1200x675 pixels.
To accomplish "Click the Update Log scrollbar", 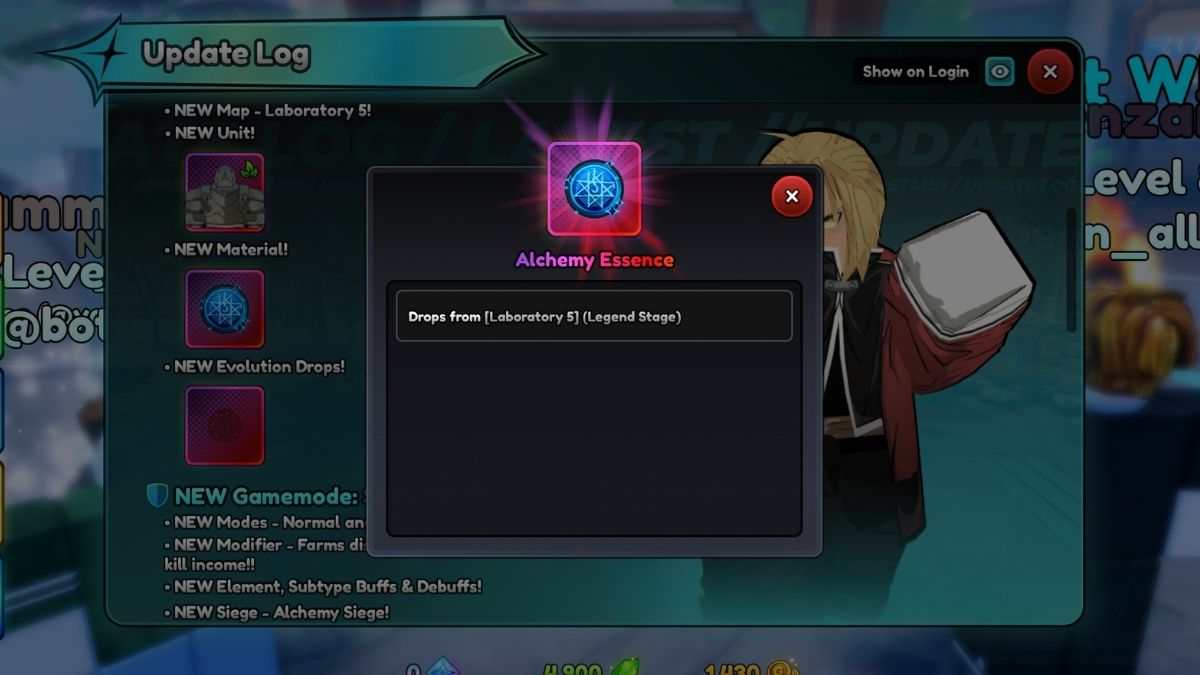I will (x=1071, y=270).
